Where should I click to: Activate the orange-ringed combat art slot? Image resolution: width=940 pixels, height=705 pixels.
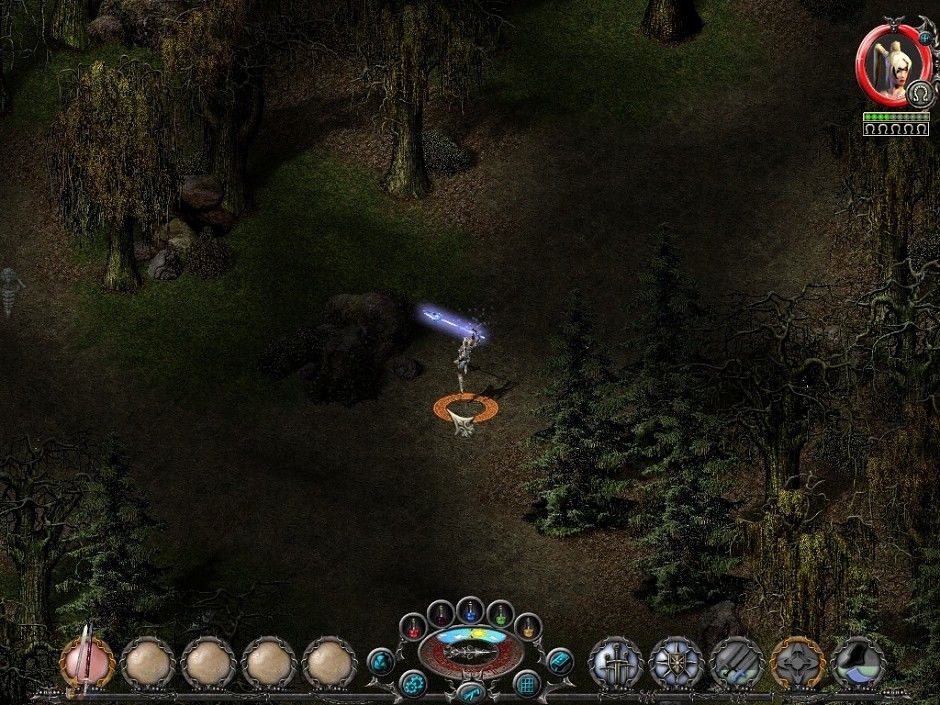coord(797,661)
